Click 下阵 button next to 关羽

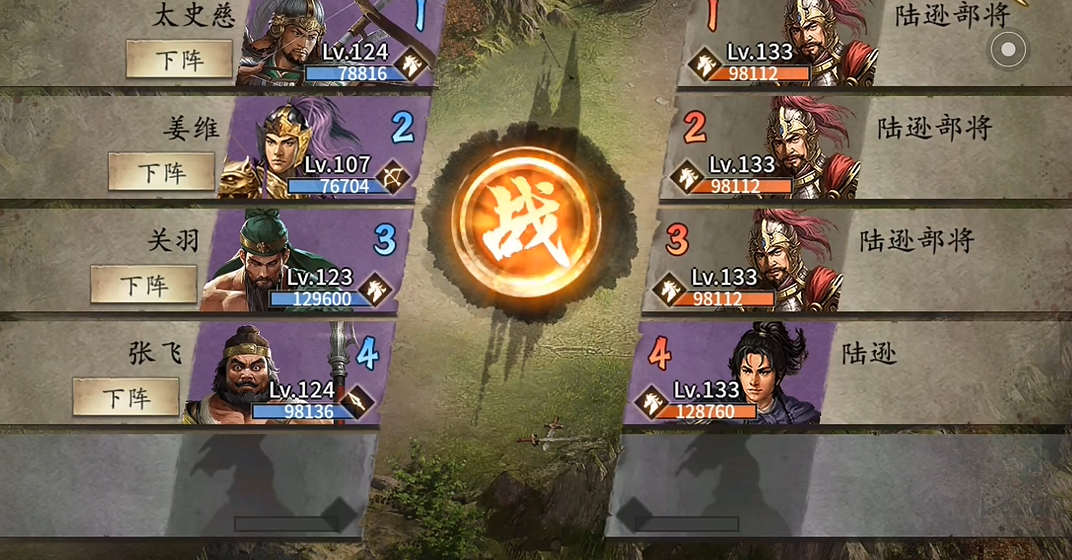click(143, 285)
